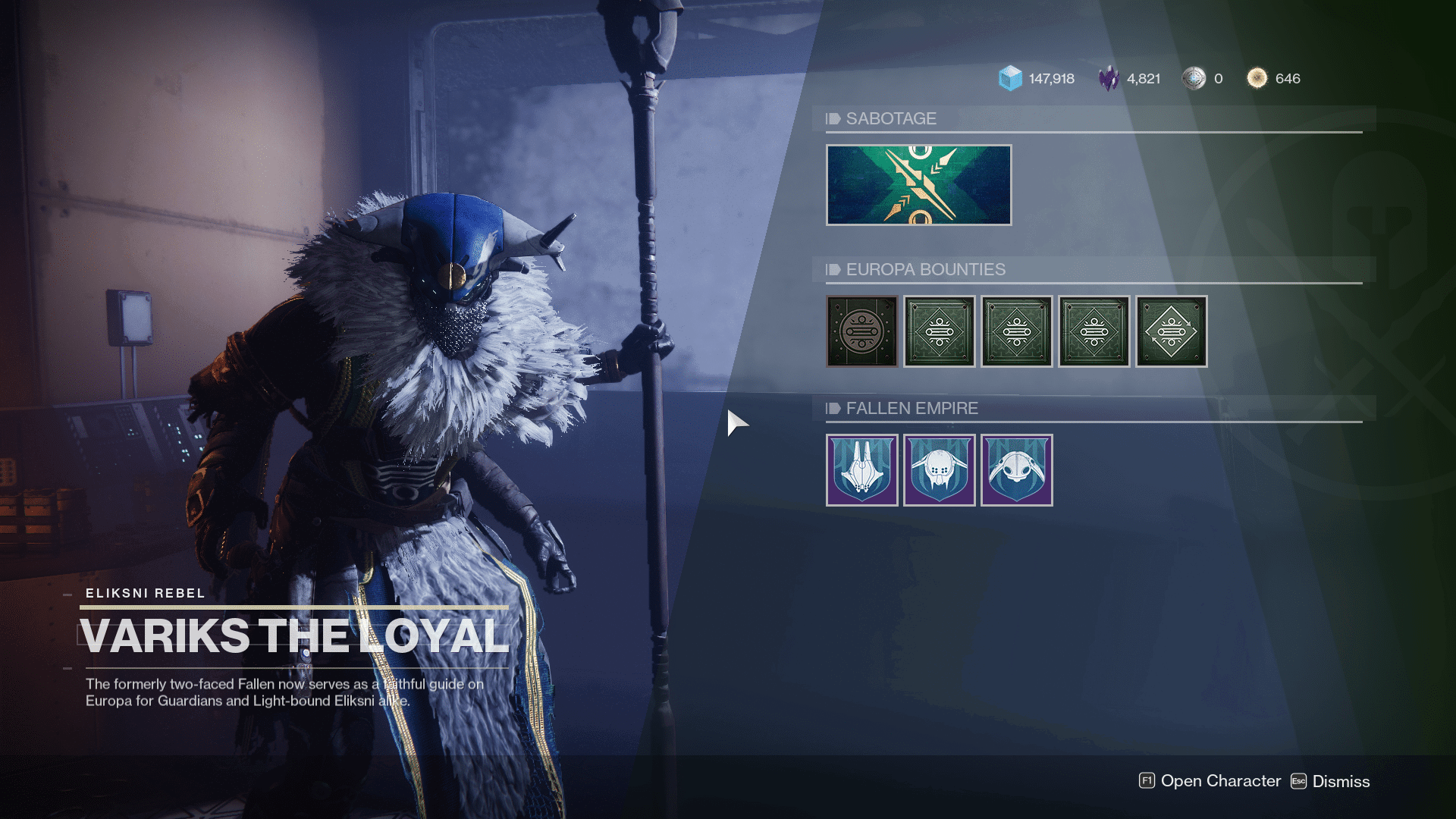This screenshot has height=819, width=1456.
Task: Choose the Fallen Empire ship emblem
Action: (862, 470)
